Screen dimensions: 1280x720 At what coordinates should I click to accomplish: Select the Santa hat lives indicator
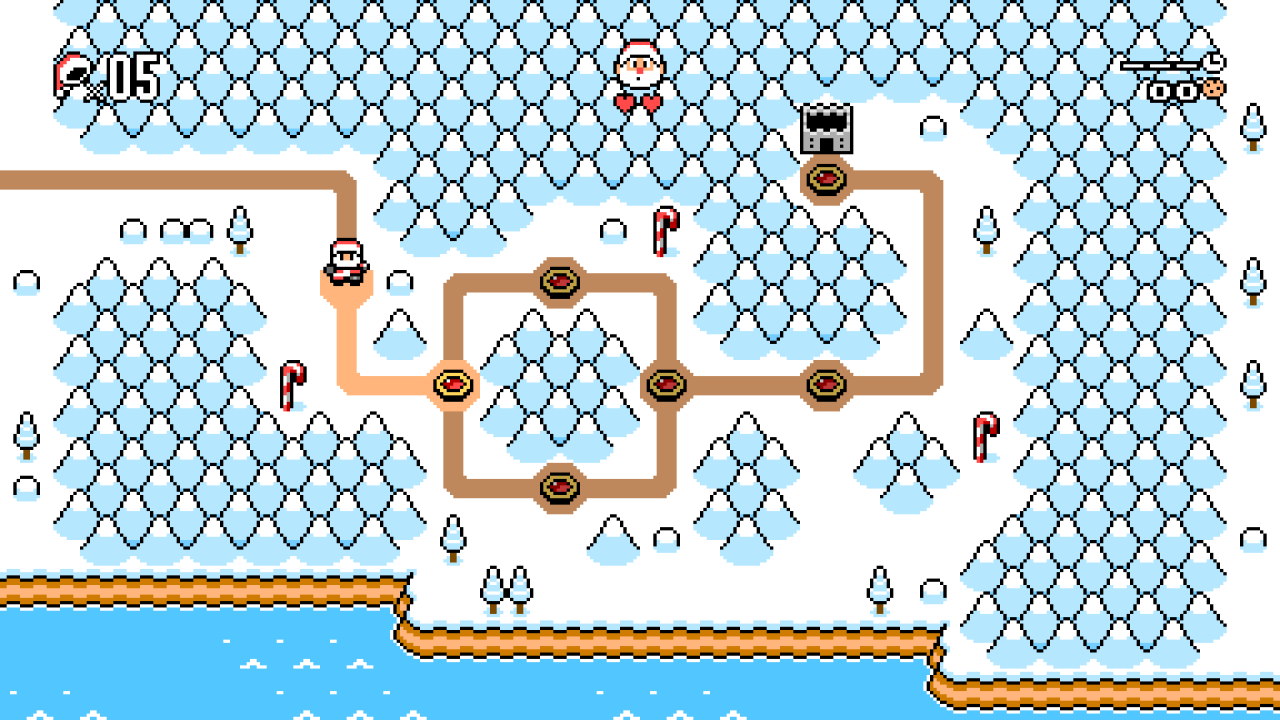pyautogui.click(x=72, y=70)
